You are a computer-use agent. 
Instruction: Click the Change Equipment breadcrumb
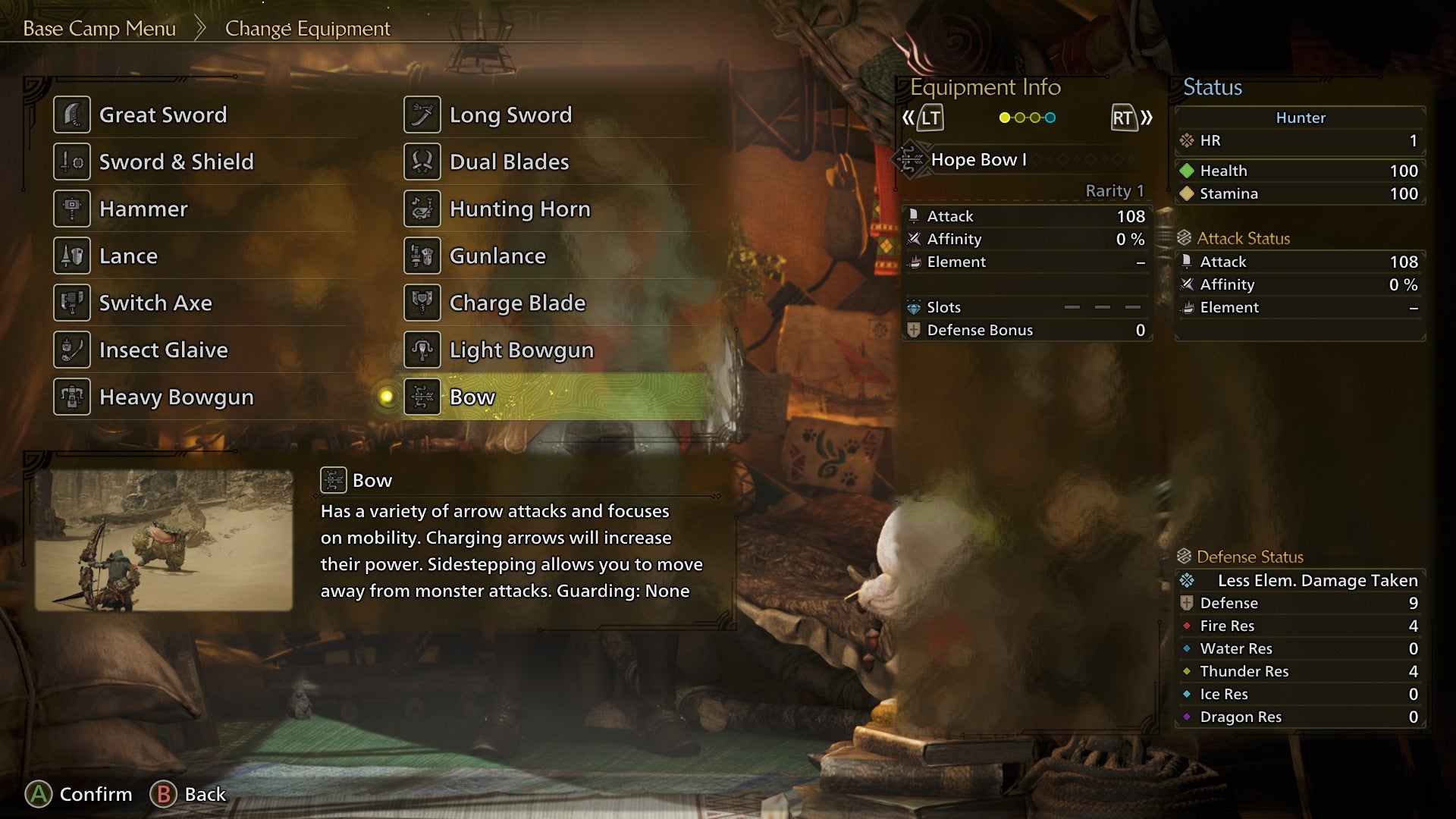[306, 29]
